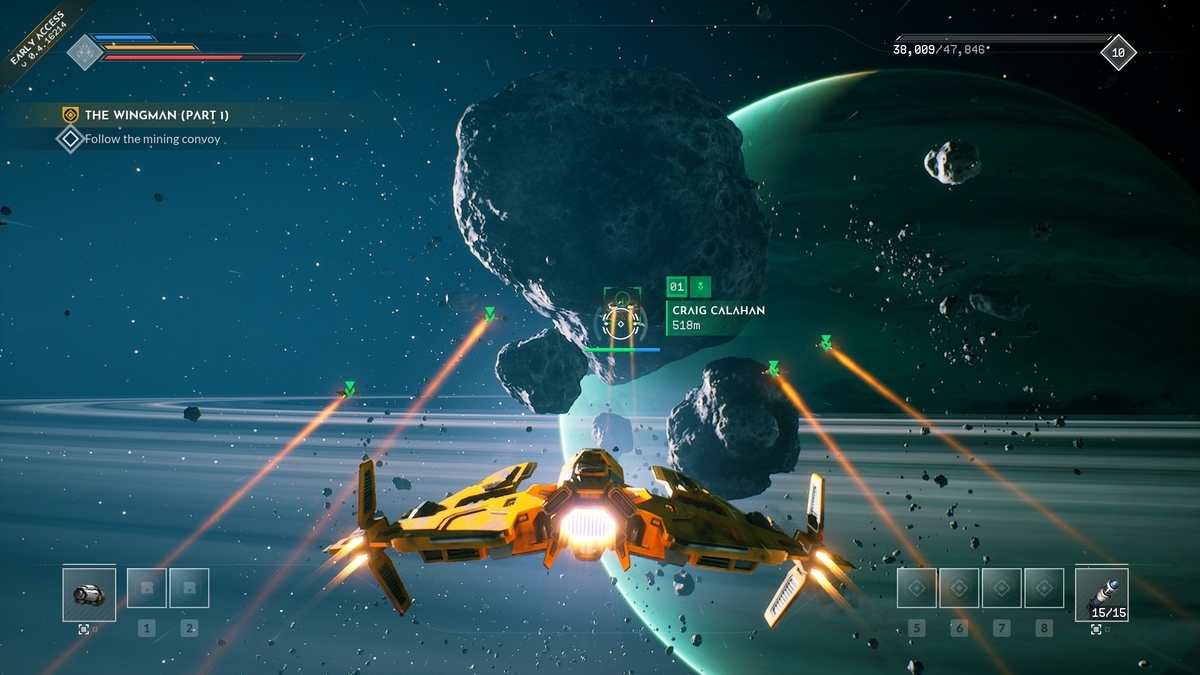Screen dimensions: 1200x675
Task: Click the targeting reticle on Craig Calahan's ship
Action: [x=622, y=322]
